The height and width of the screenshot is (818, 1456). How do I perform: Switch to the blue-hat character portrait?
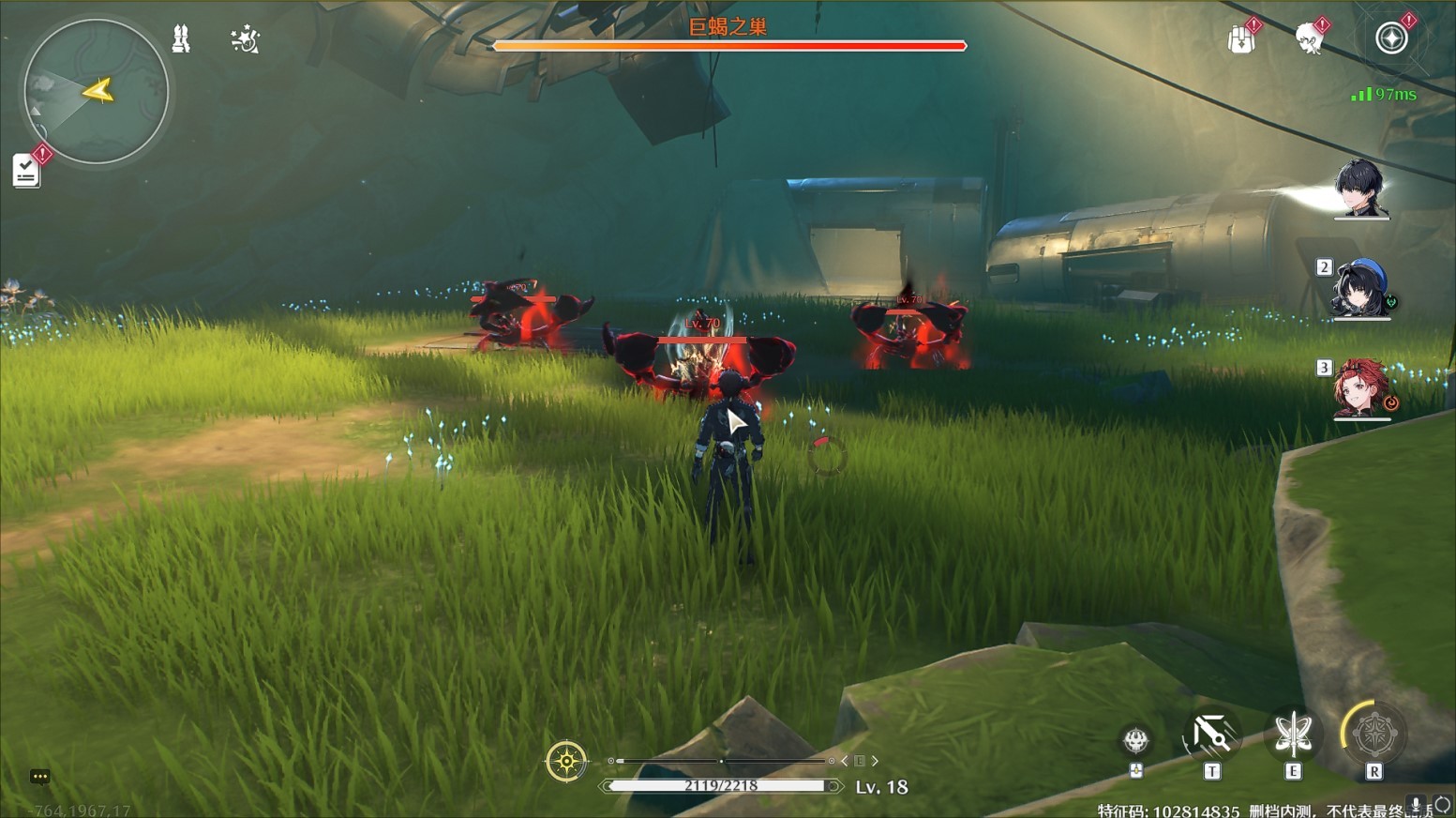[1360, 288]
